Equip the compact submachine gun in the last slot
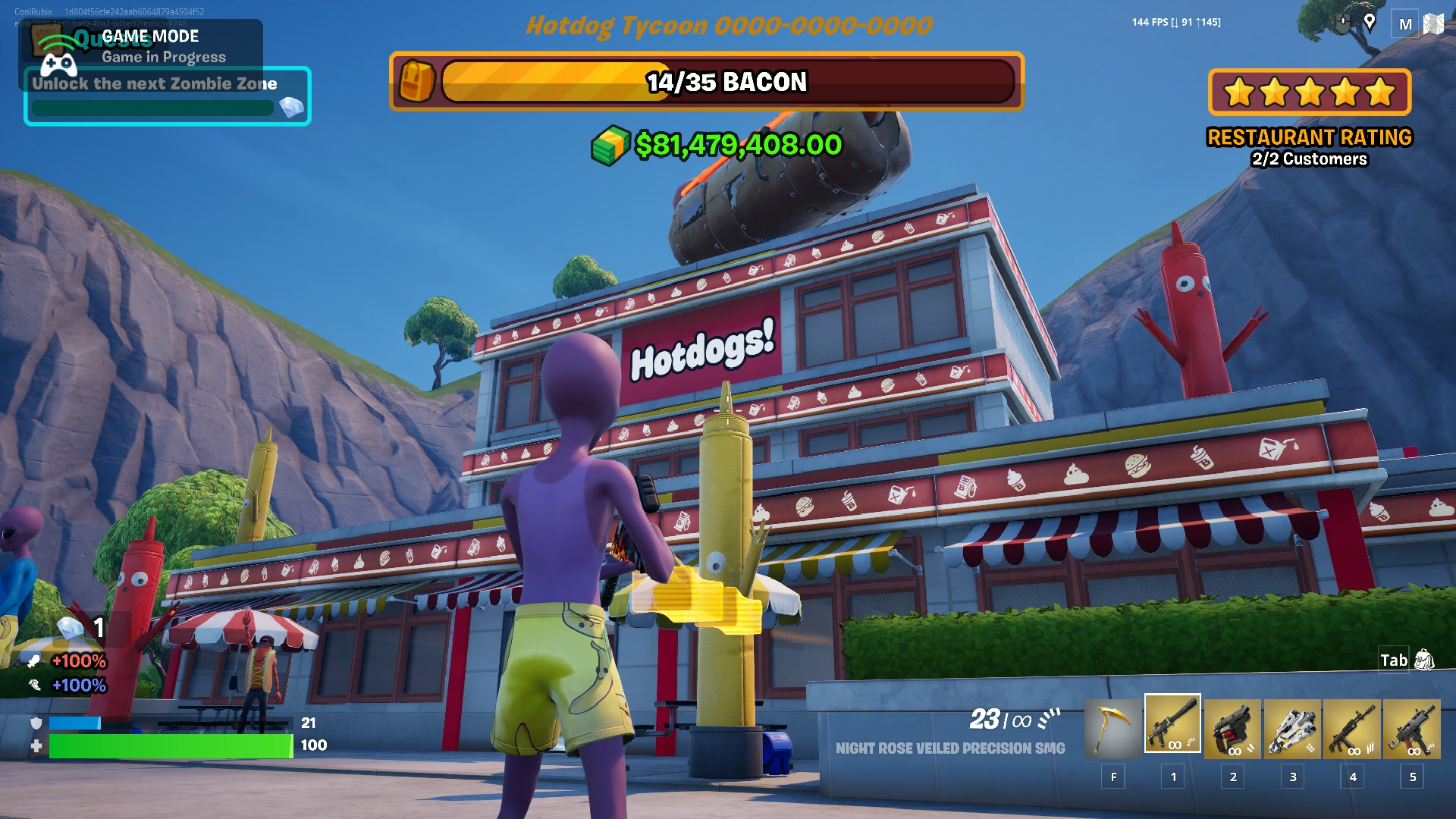The image size is (1456, 819). (1412, 728)
